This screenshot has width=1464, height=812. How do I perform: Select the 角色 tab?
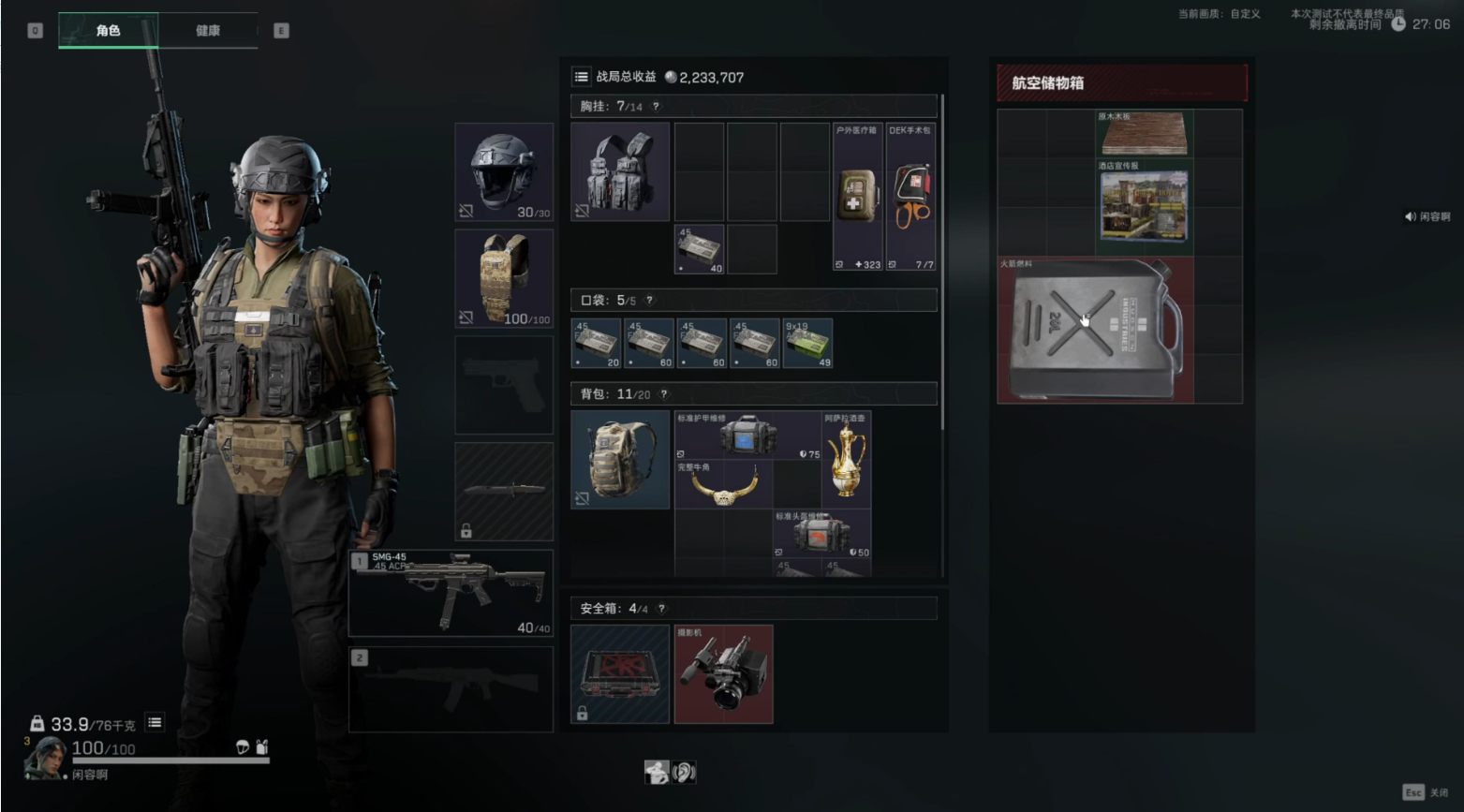108,31
